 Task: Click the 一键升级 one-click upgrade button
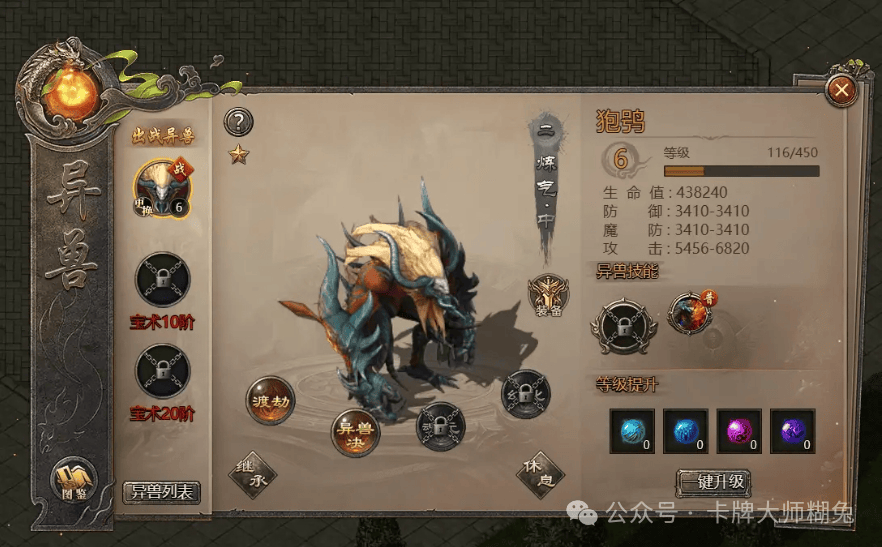click(x=713, y=482)
